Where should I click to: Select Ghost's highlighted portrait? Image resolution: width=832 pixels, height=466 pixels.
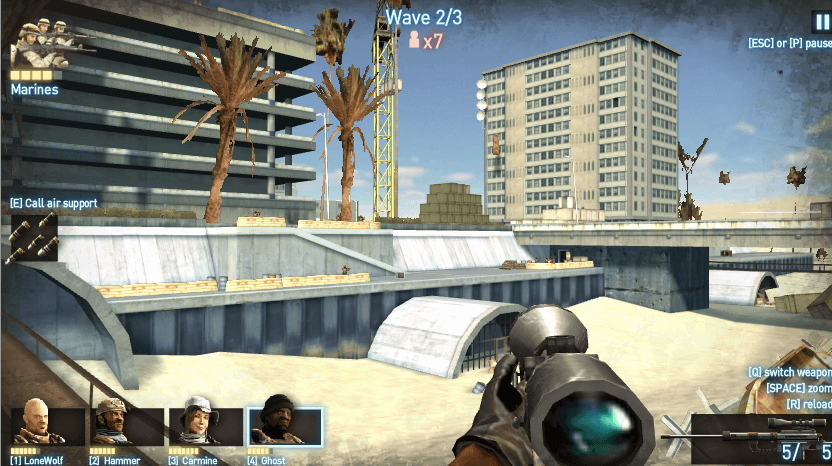pos(285,426)
